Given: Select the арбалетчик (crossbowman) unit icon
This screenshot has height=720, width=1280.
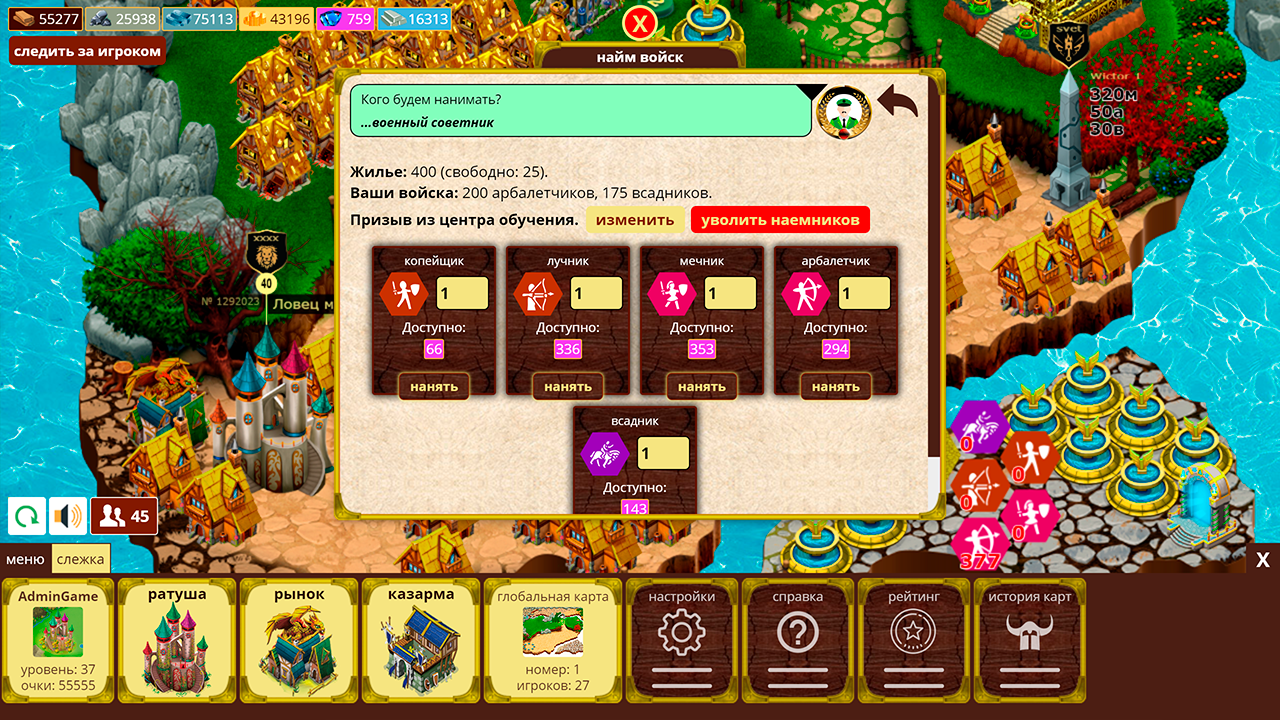Looking at the screenshot, I should click(x=807, y=293).
